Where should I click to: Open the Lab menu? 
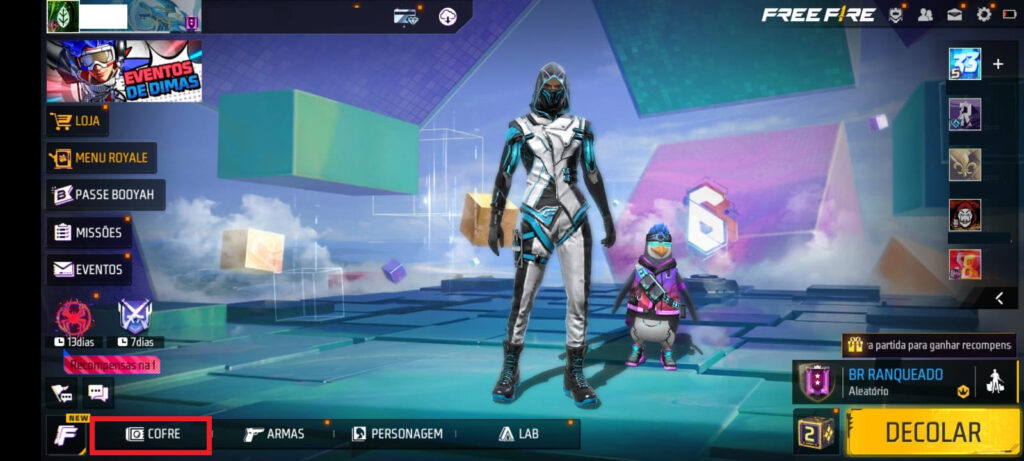coord(515,434)
